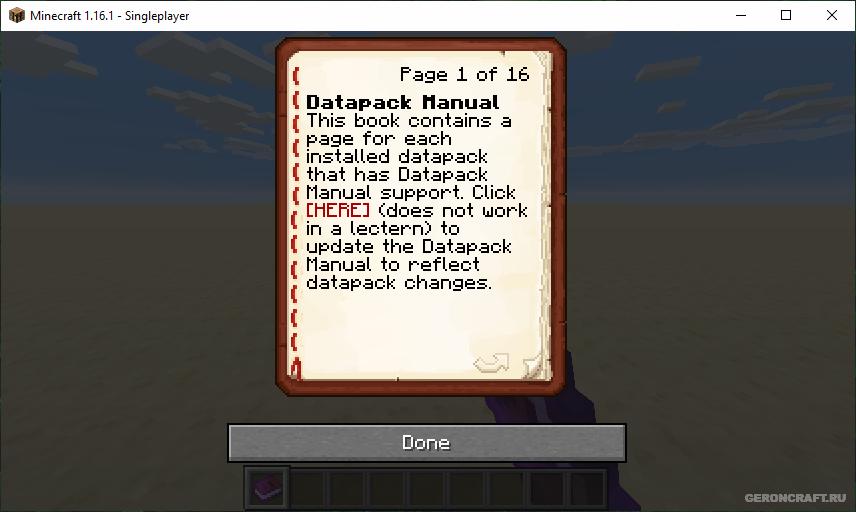Click the red [HERE] link
The width and height of the screenshot is (856, 512).
coord(338,210)
